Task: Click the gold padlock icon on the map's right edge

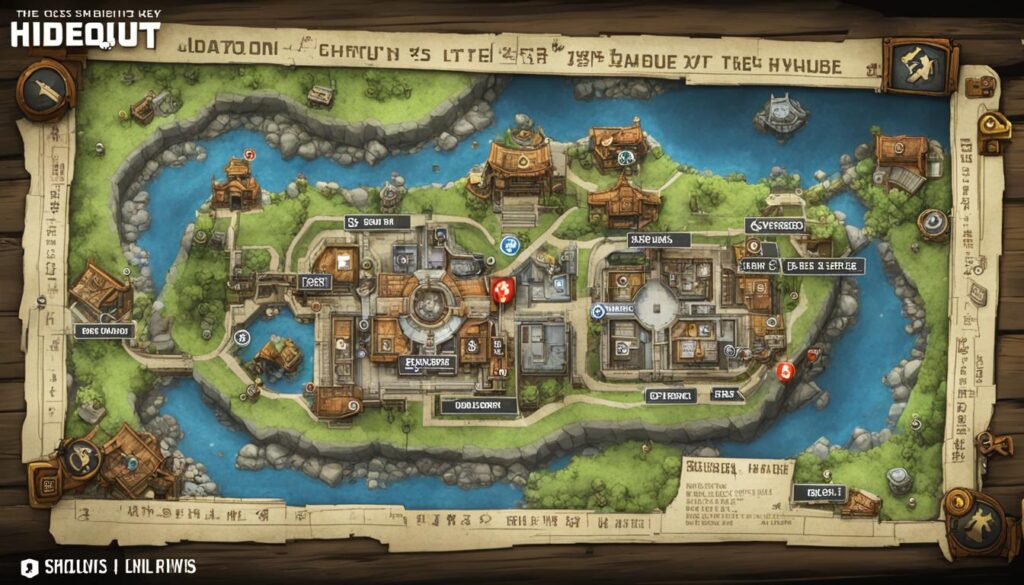Action: click(994, 124)
